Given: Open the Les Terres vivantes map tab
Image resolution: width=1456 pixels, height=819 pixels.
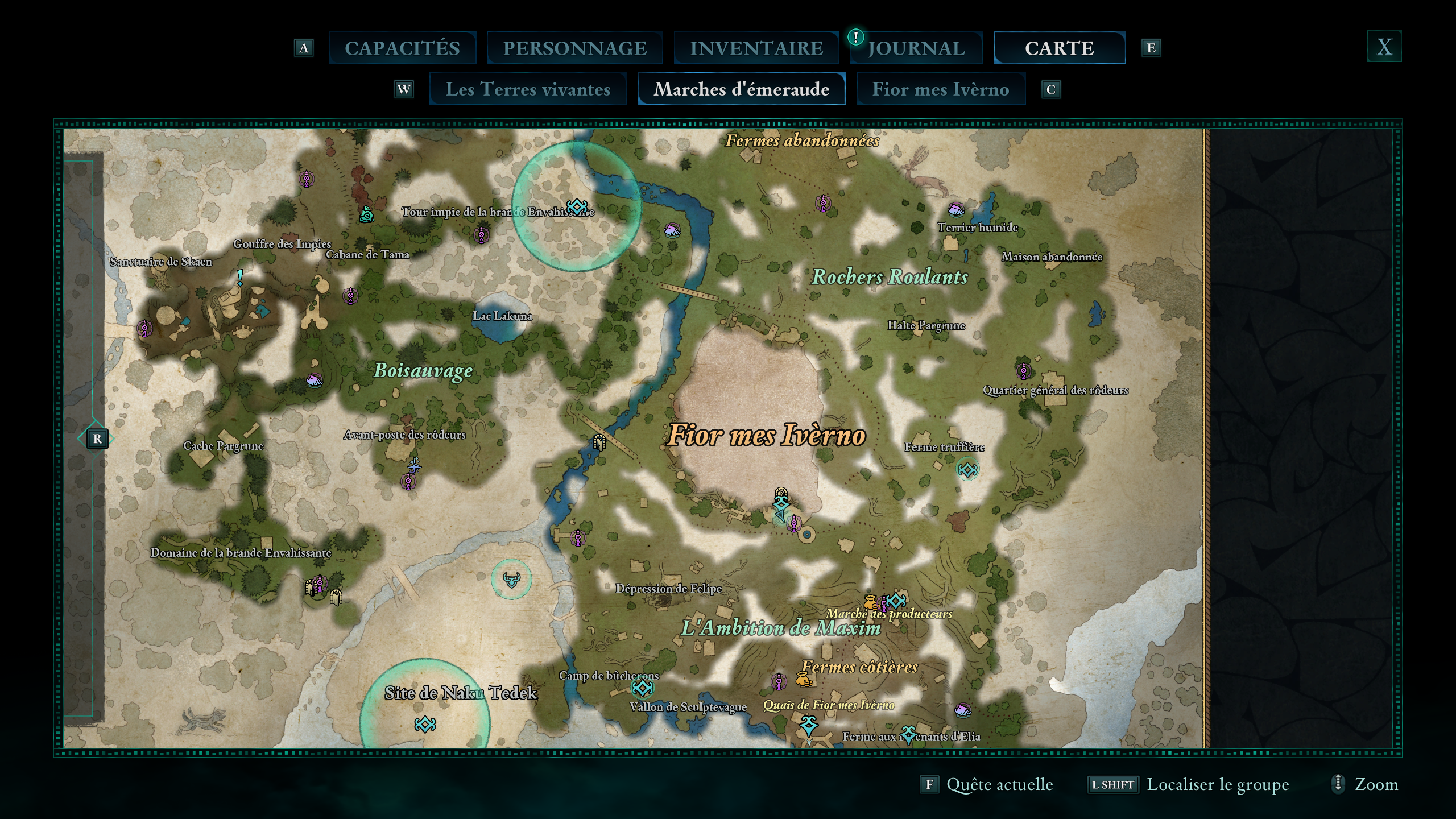Looking at the screenshot, I should pyautogui.click(x=528, y=89).
